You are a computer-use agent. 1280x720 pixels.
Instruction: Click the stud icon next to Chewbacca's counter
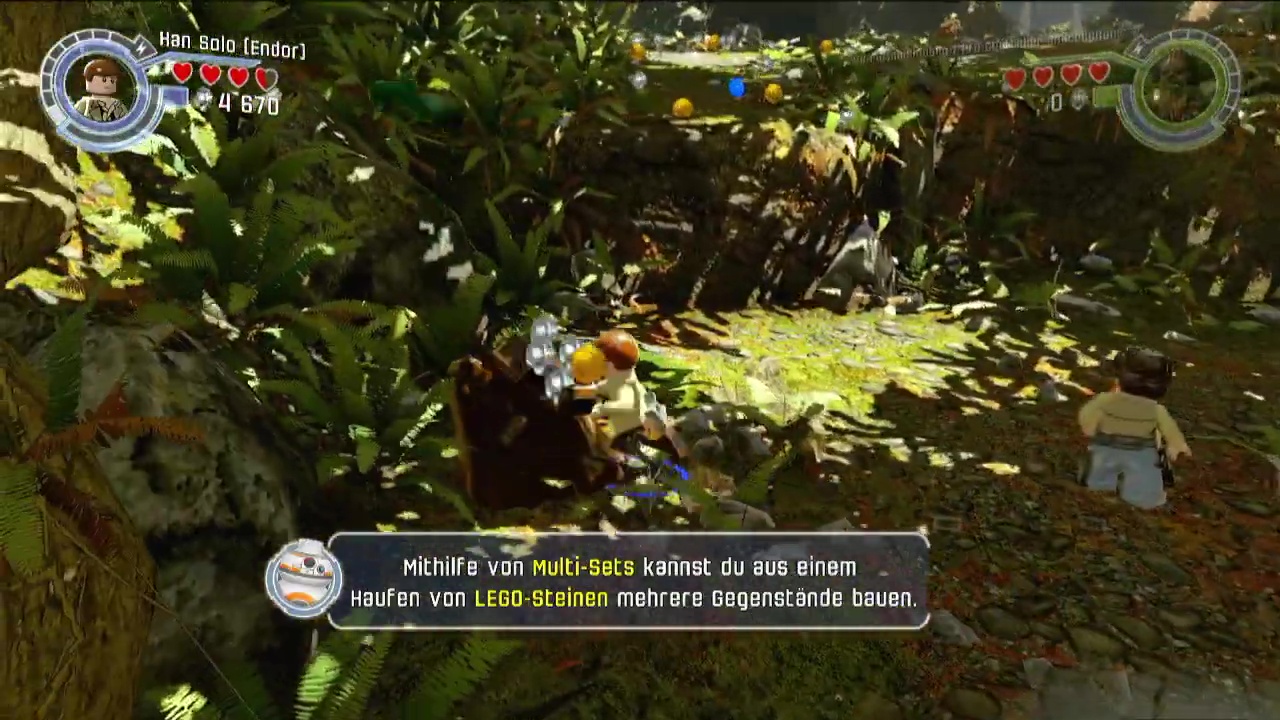1078,99
